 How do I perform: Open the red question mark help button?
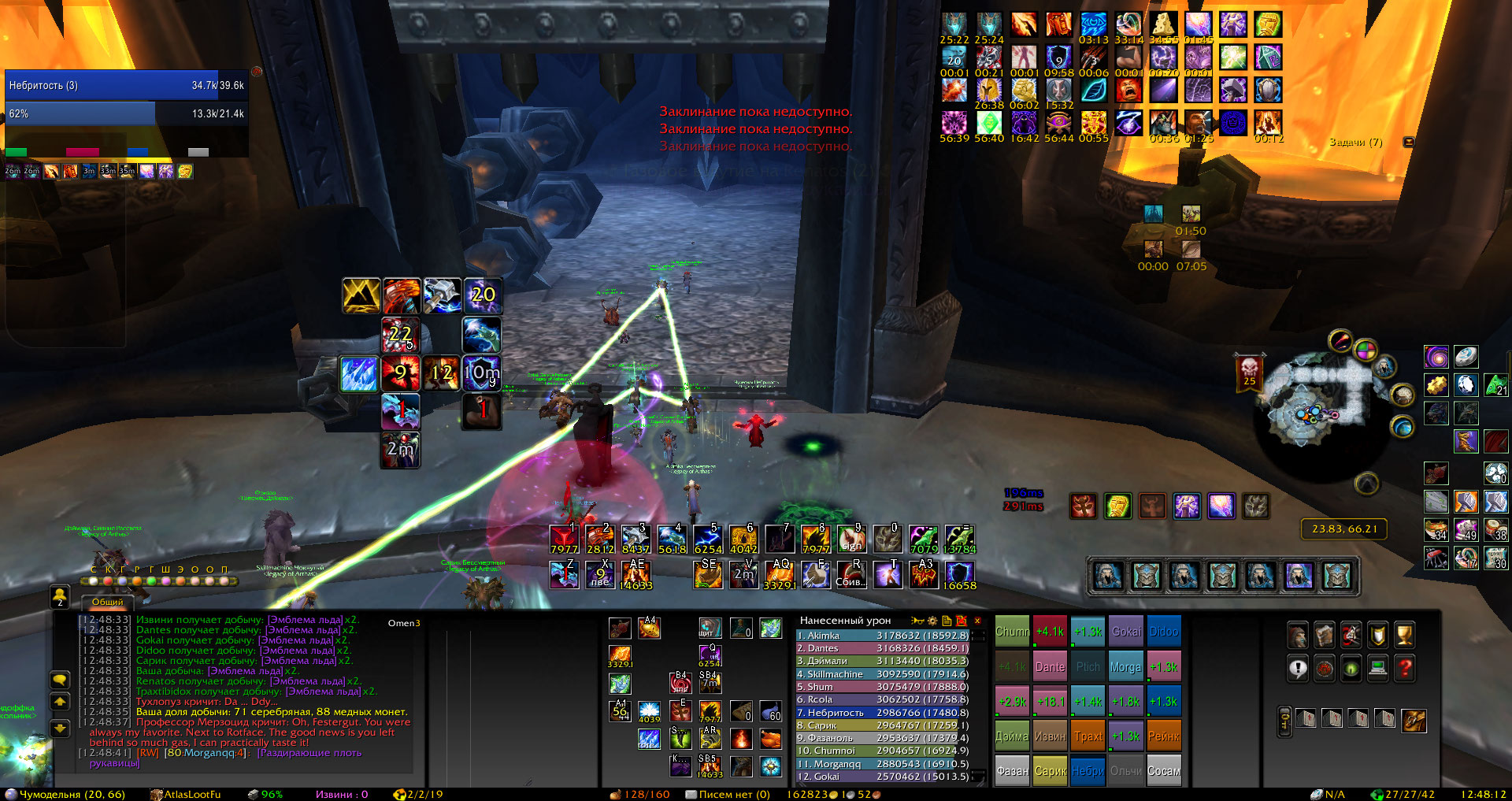1405,669
